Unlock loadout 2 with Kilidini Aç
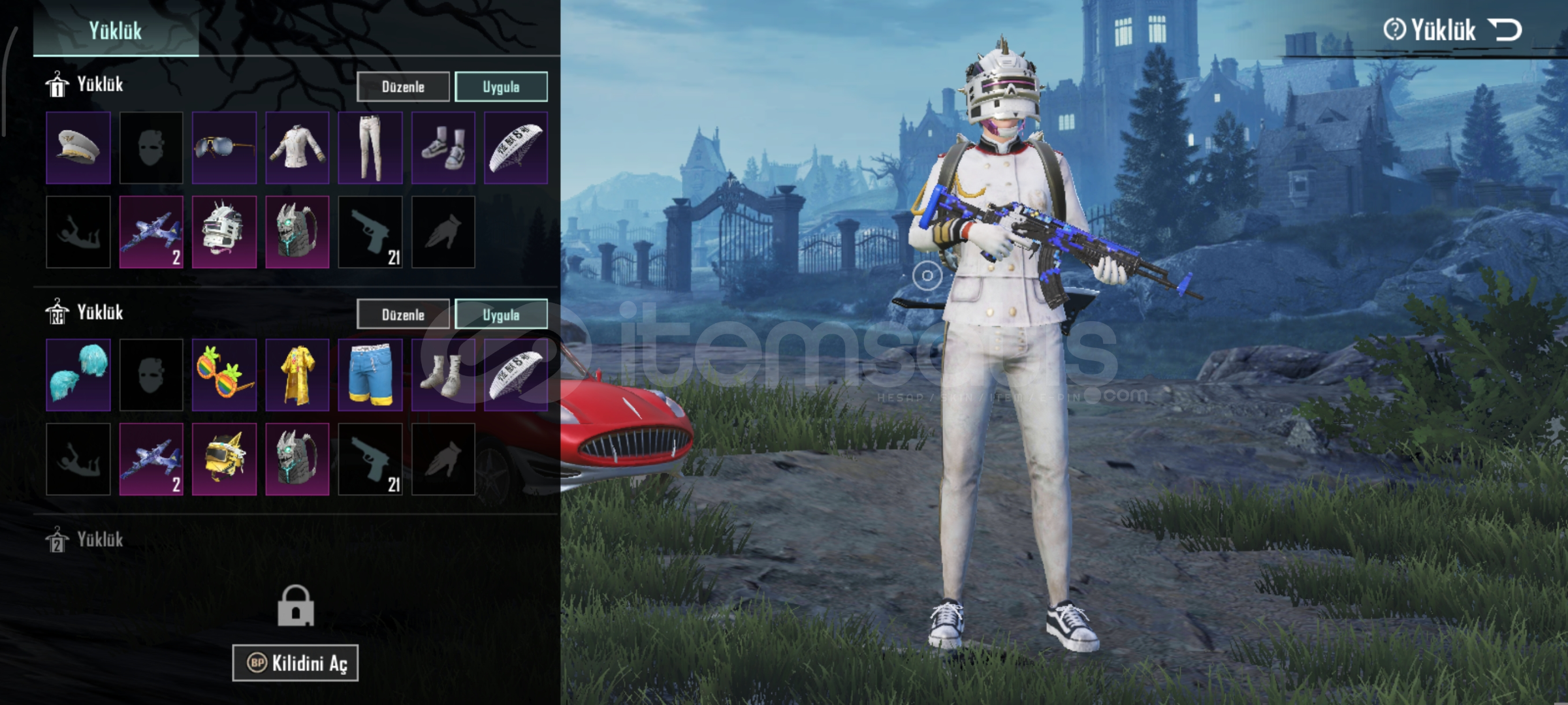1568x705 pixels. point(295,663)
